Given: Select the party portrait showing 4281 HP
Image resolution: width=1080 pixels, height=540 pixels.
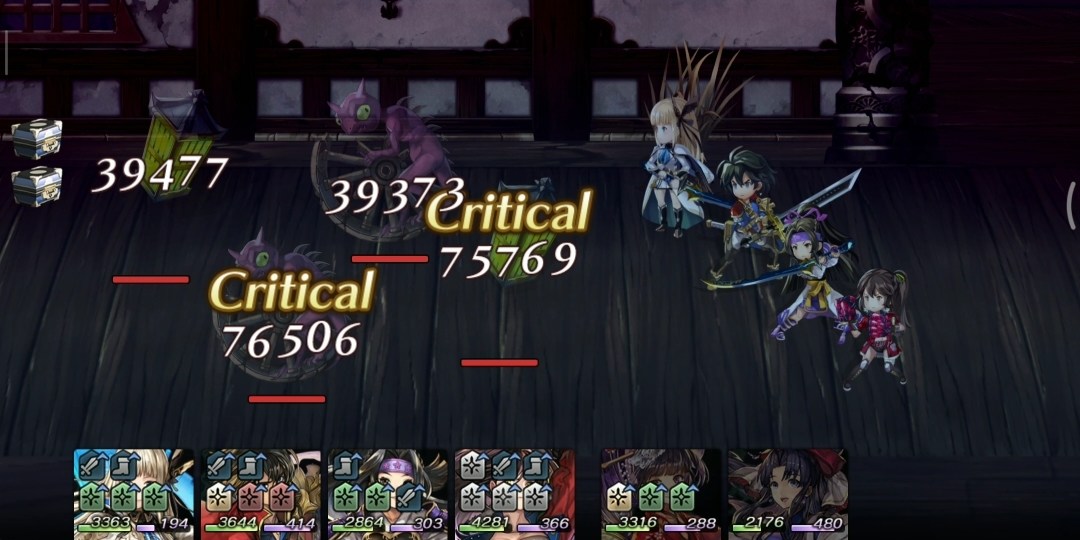Looking at the screenshot, I should tap(515, 492).
